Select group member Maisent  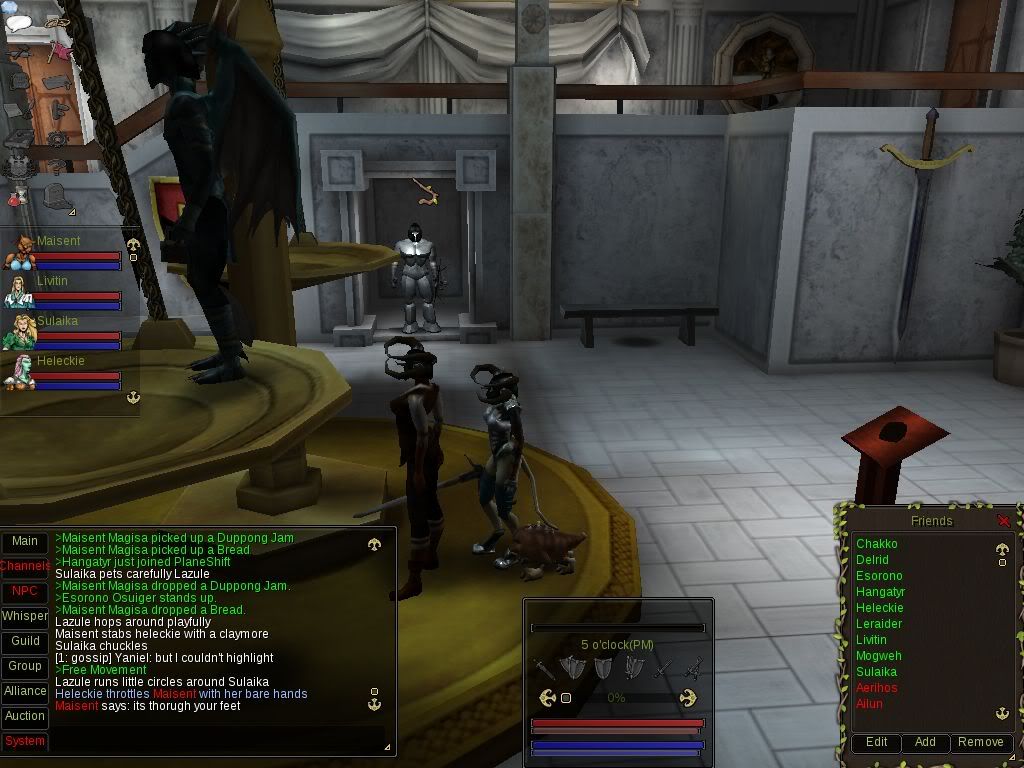[58, 241]
